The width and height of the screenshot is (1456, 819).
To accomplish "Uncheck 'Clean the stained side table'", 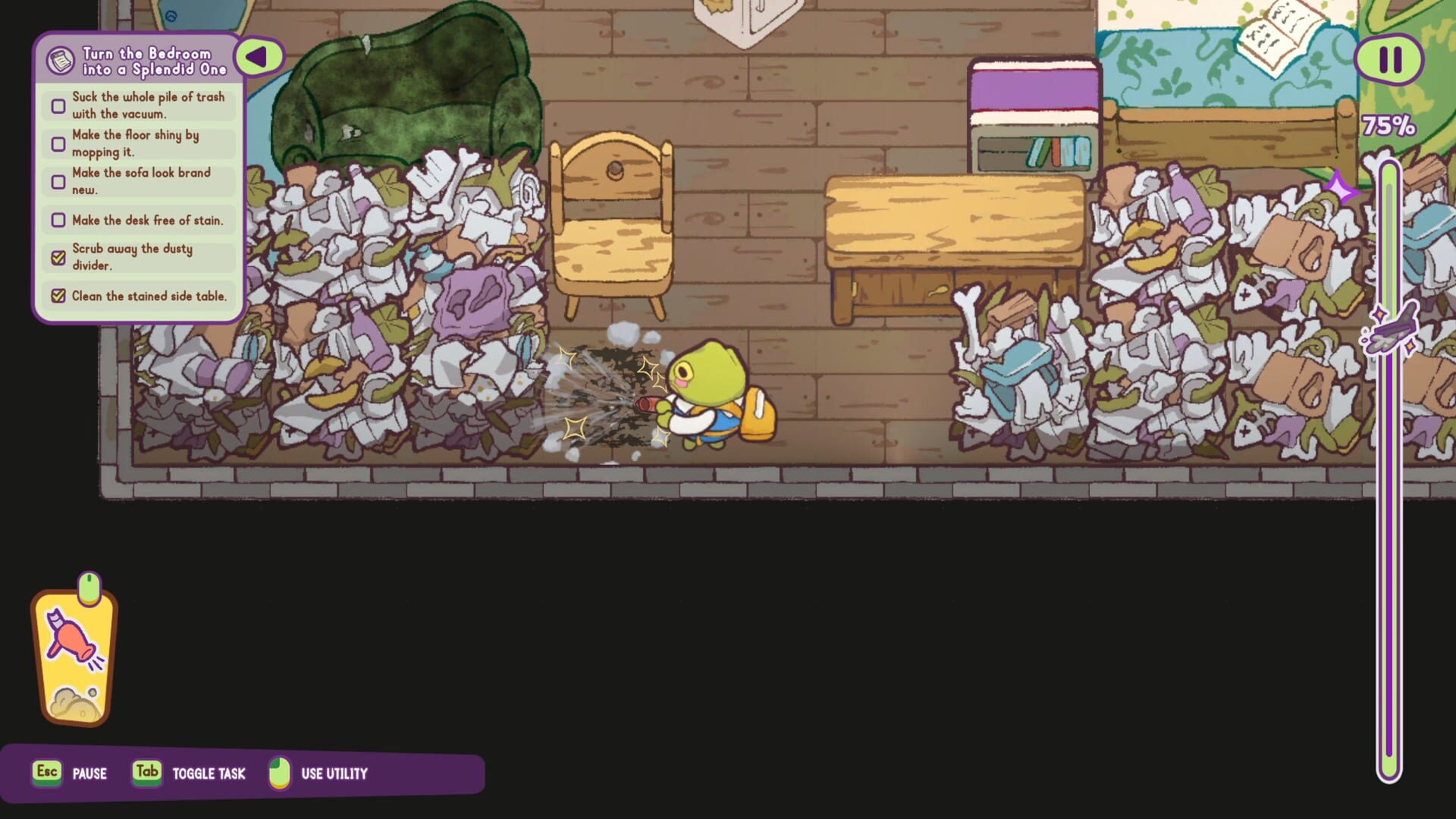I will pos(58,296).
